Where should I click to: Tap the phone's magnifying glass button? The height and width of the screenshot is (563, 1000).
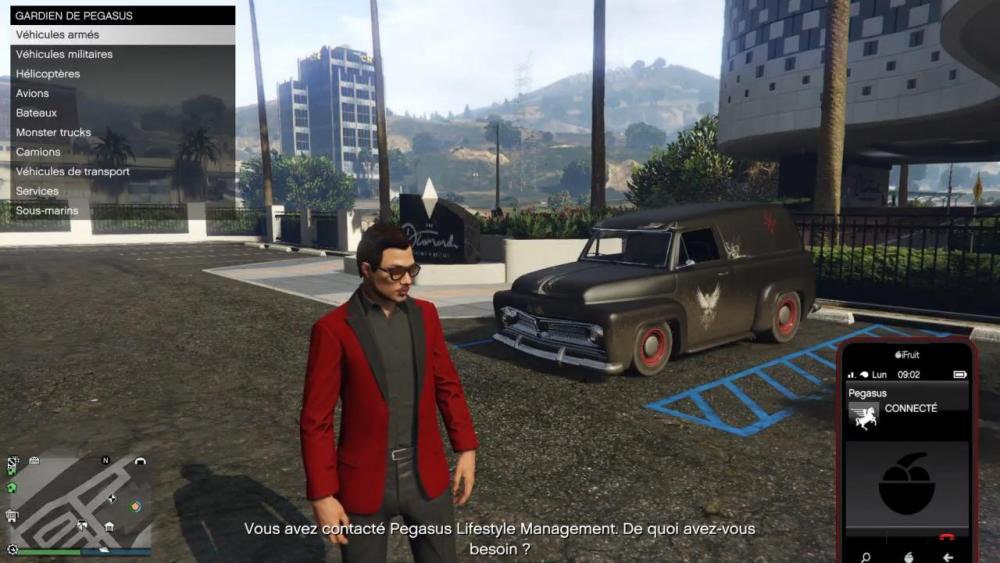click(x=865, y=557)
